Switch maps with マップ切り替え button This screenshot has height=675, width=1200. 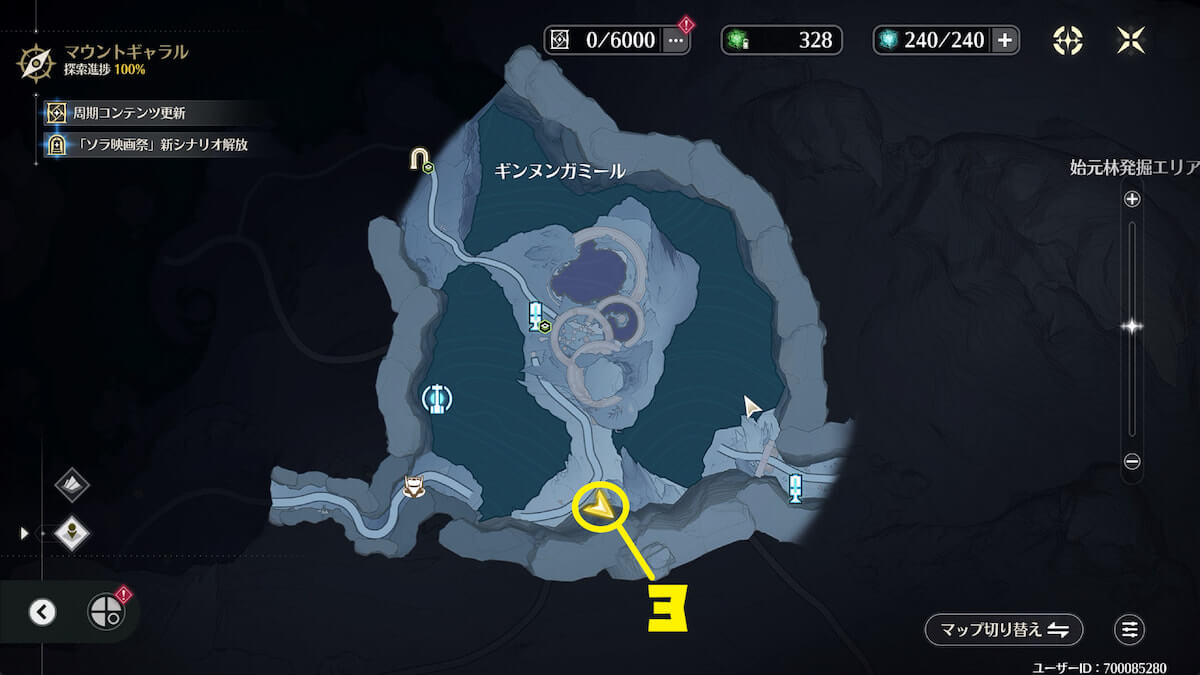coord(1003,630)
